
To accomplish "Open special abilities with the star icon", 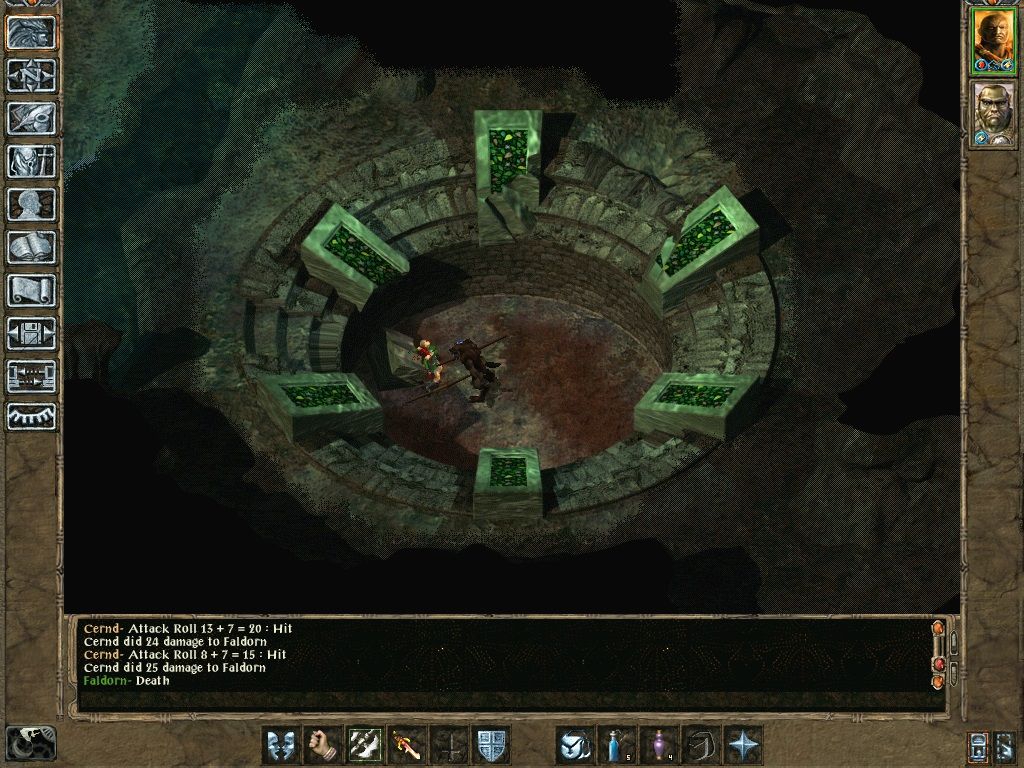I will [743, 745].
